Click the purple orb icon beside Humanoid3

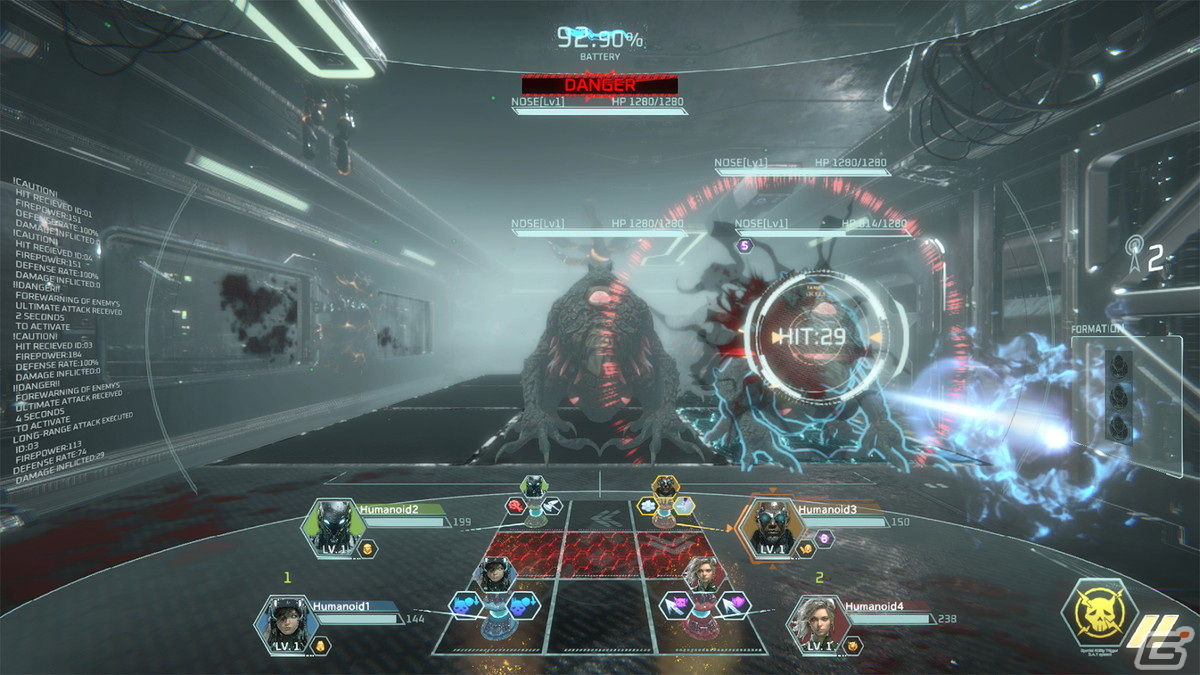coord(826,538)
